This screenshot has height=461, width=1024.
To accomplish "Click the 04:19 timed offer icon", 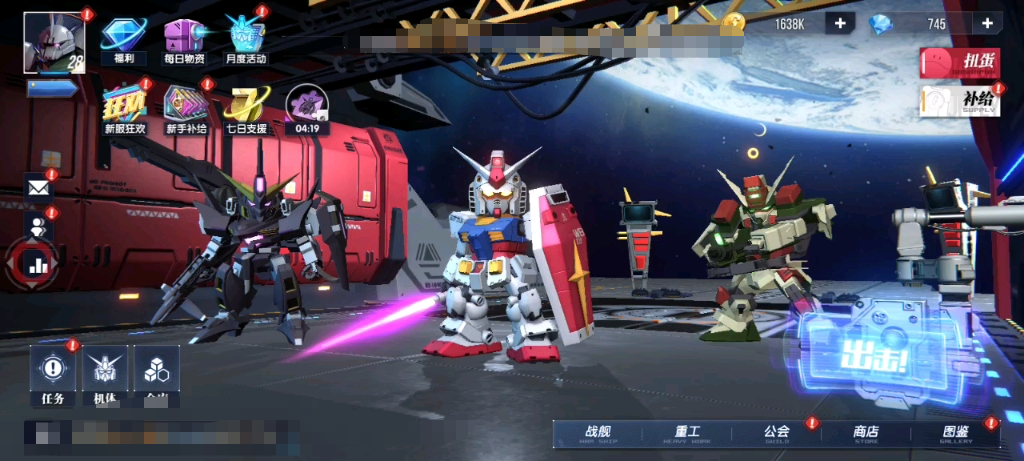I will 307,108.
